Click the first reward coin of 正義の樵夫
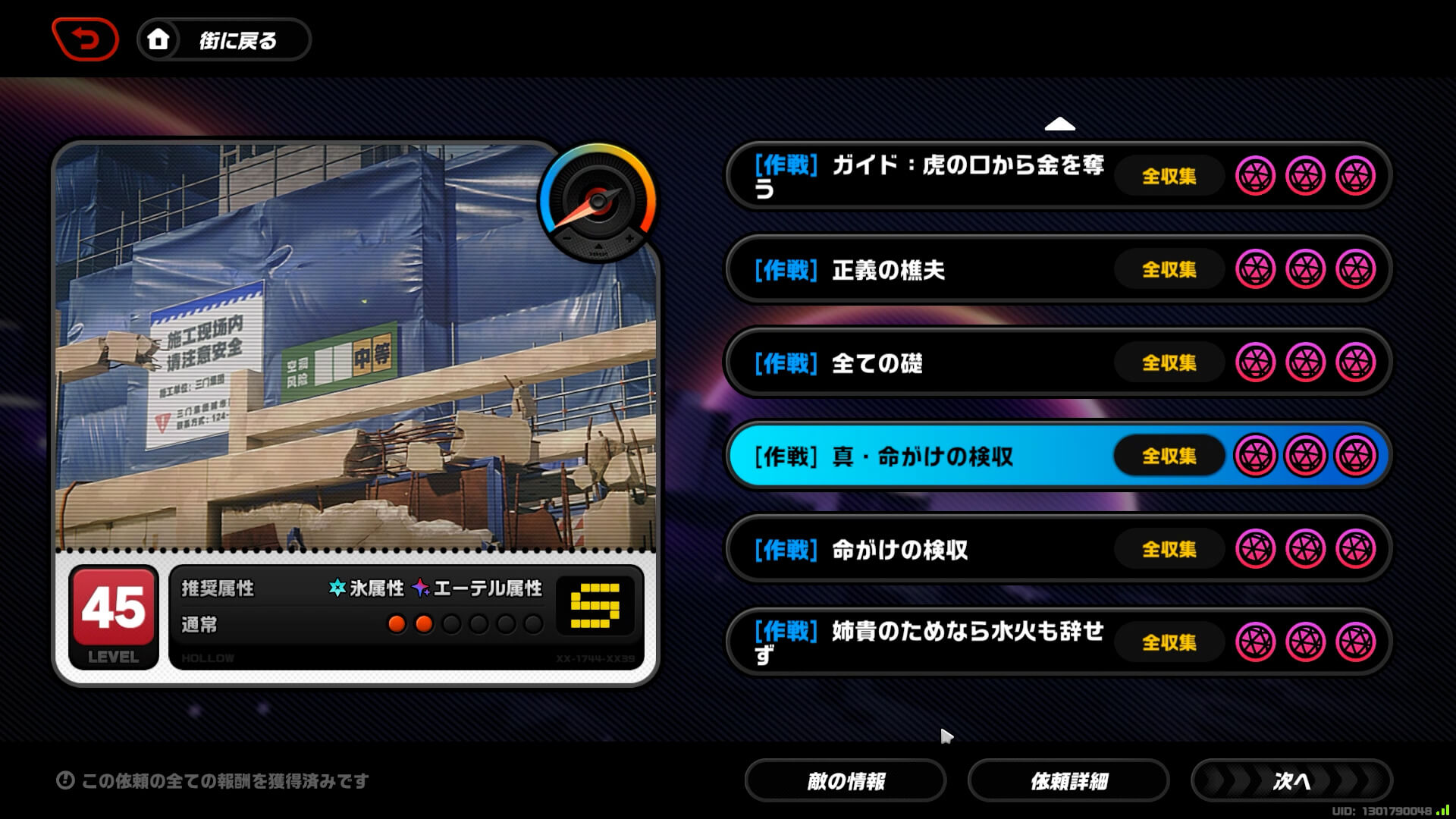1456x819 pixels. click(x=1256, y=269)
